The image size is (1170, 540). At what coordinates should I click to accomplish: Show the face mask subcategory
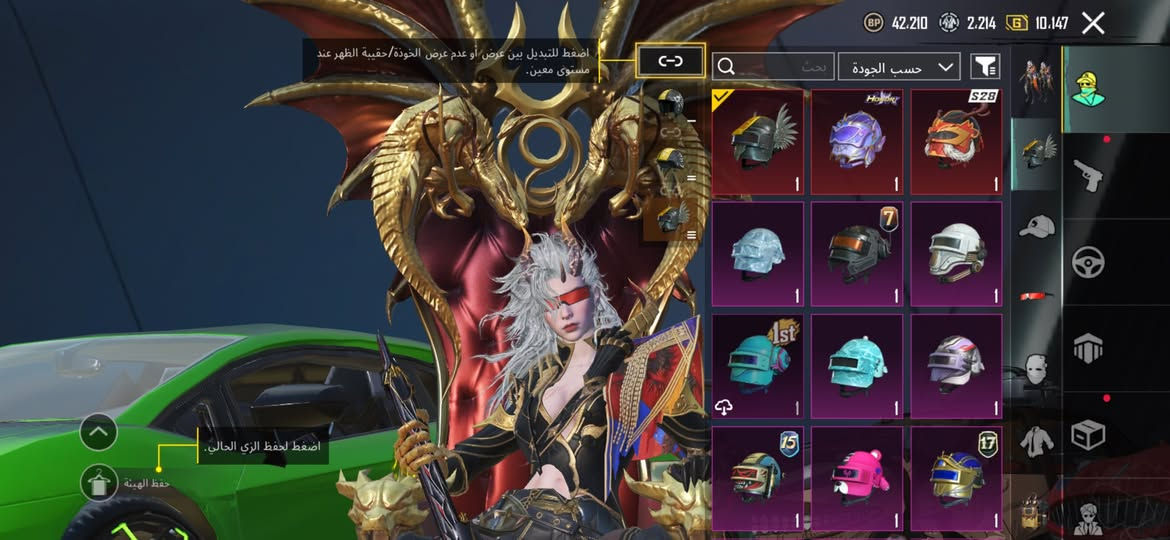pyautogui.click(x=1035, y=367)
